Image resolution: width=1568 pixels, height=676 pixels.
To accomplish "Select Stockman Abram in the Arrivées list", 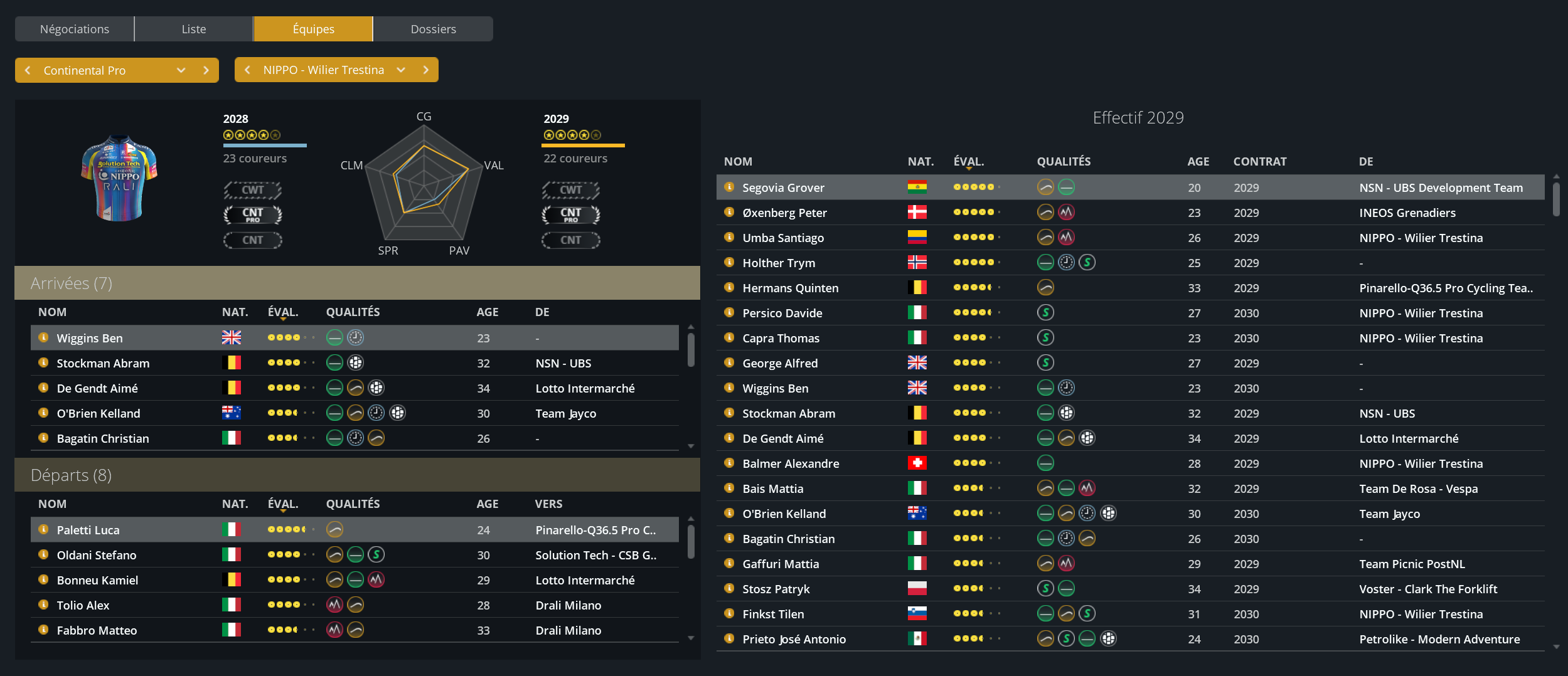I will [103, 363].
